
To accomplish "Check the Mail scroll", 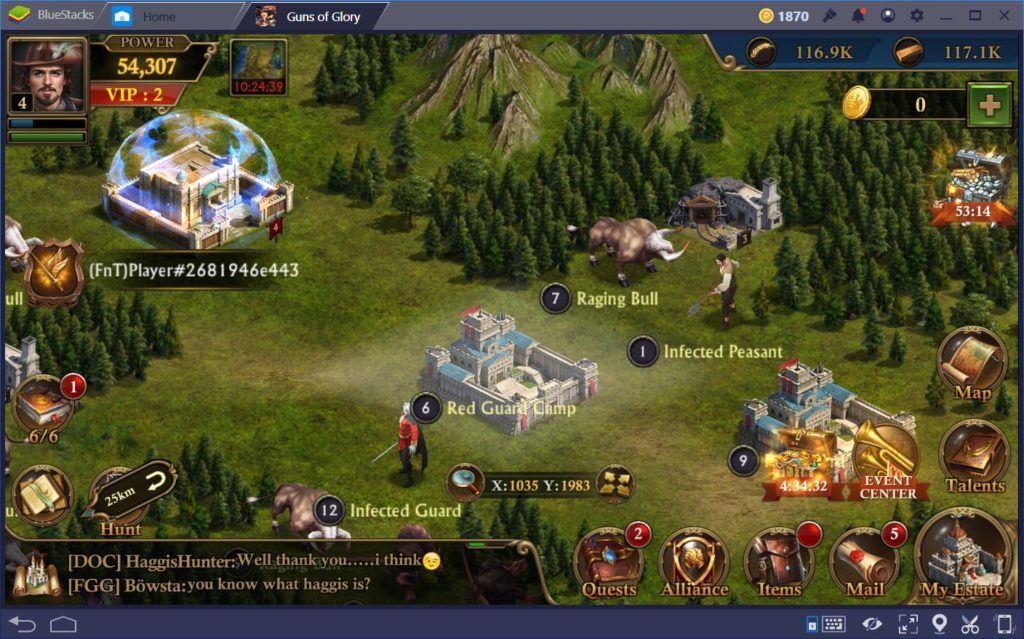I will point(864,564).
